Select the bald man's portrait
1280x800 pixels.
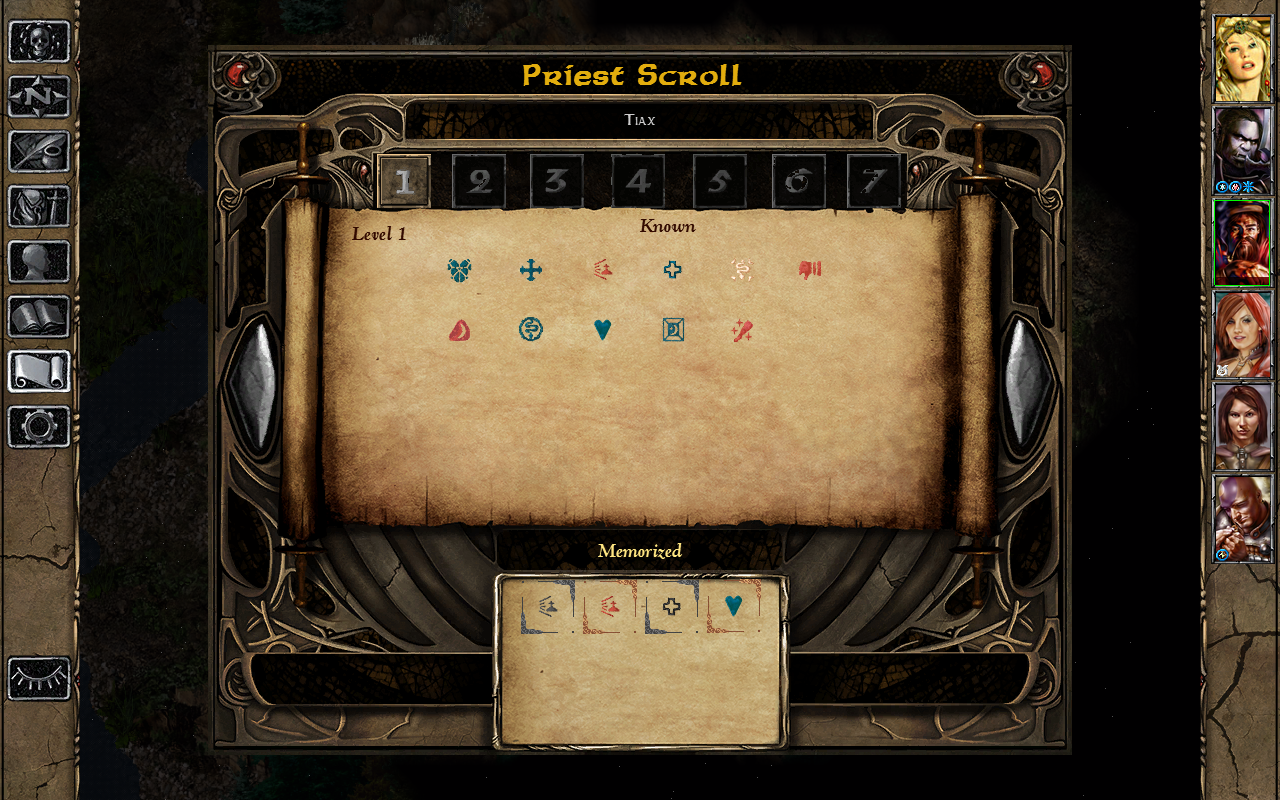tap(1242, 518)
